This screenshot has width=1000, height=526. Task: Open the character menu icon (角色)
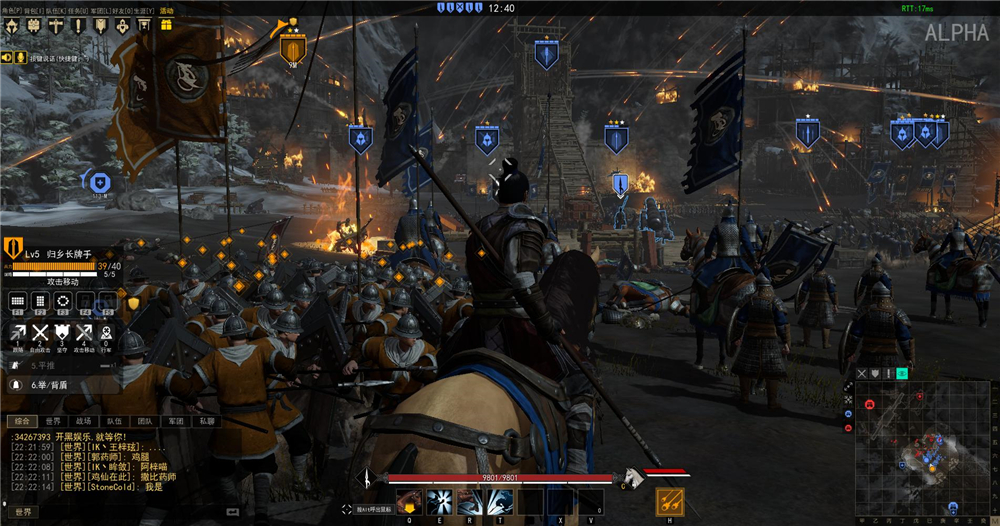point(10,26)
